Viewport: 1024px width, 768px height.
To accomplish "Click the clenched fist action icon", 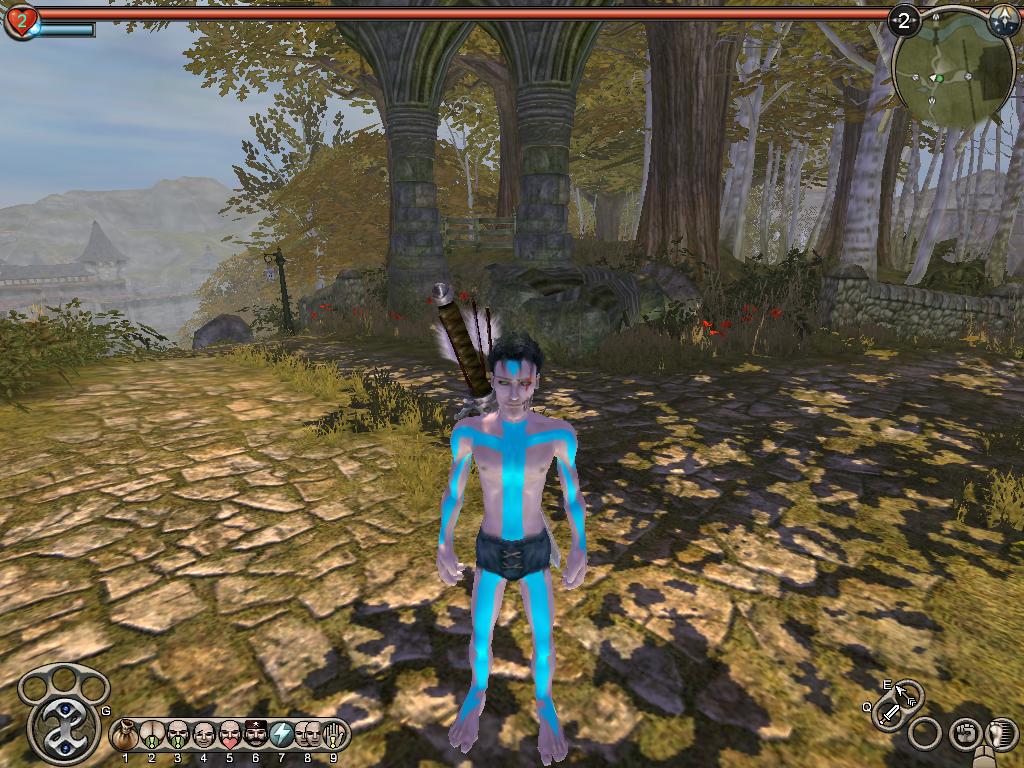I will pos(965,734).
